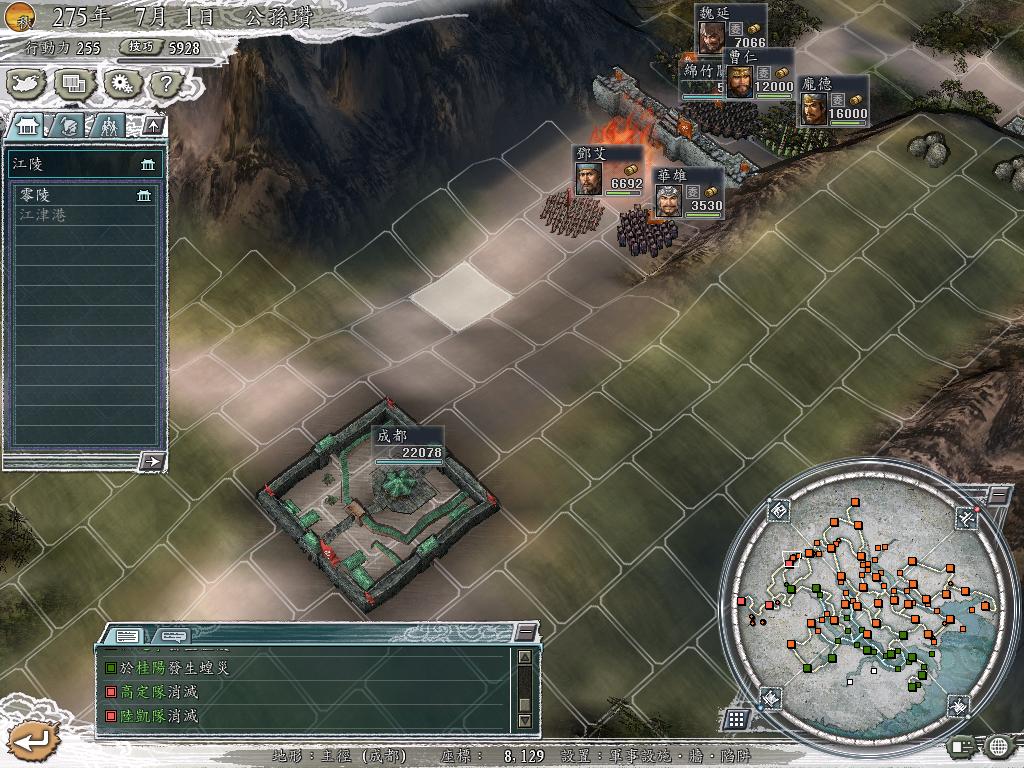Switch to the helmet units tab
Screen dimensions: 1024x768
[x=68, y=126]
